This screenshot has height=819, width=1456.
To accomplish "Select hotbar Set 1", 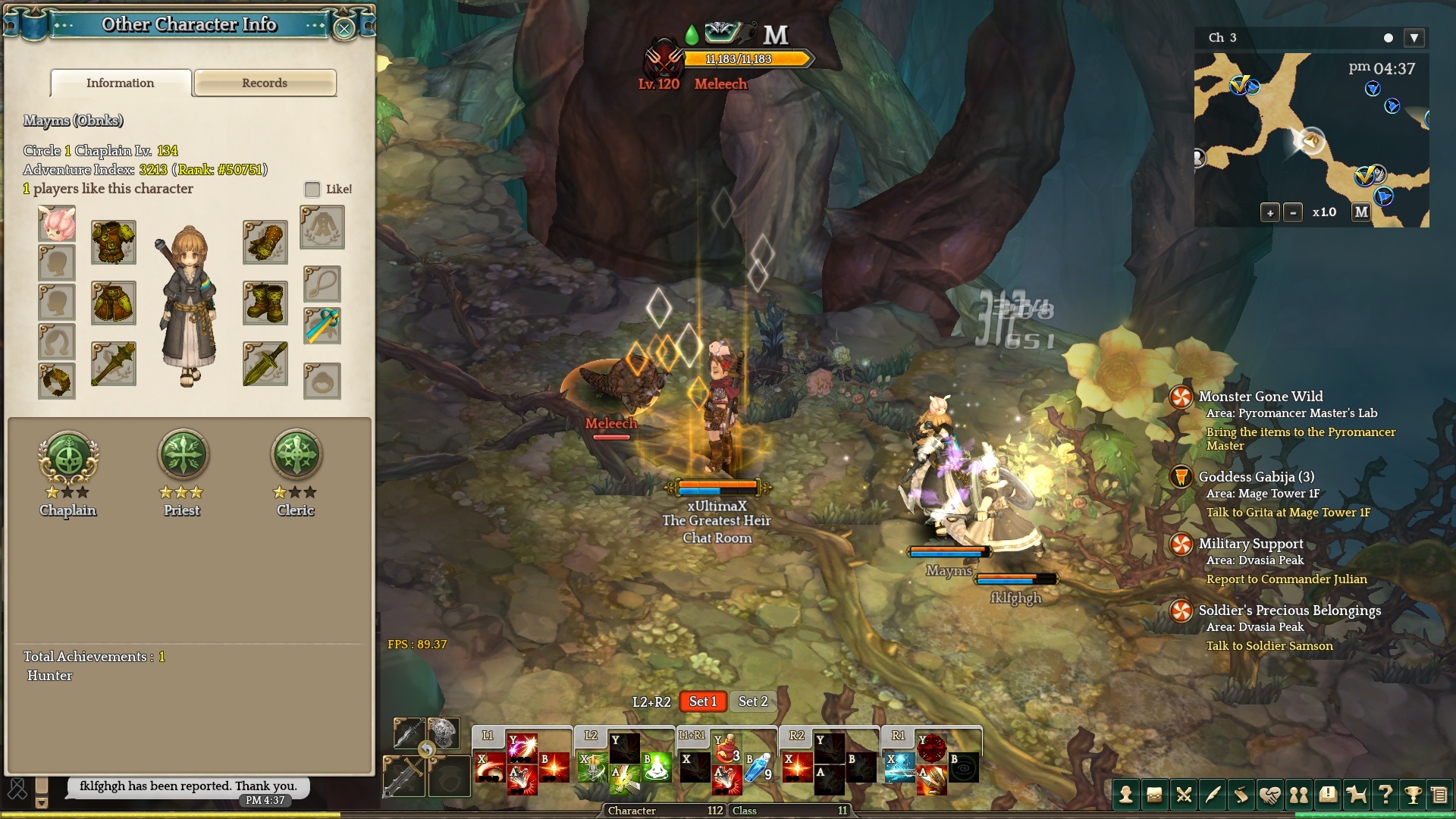I will [x=702, y=701].
